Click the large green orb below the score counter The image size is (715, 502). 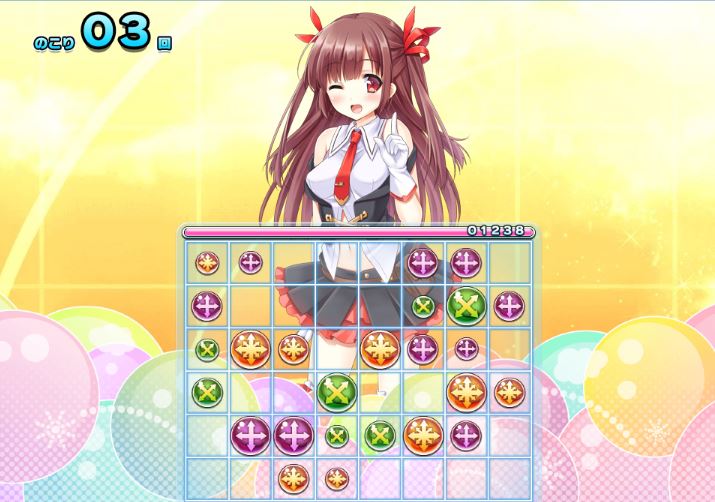point(466,305)
